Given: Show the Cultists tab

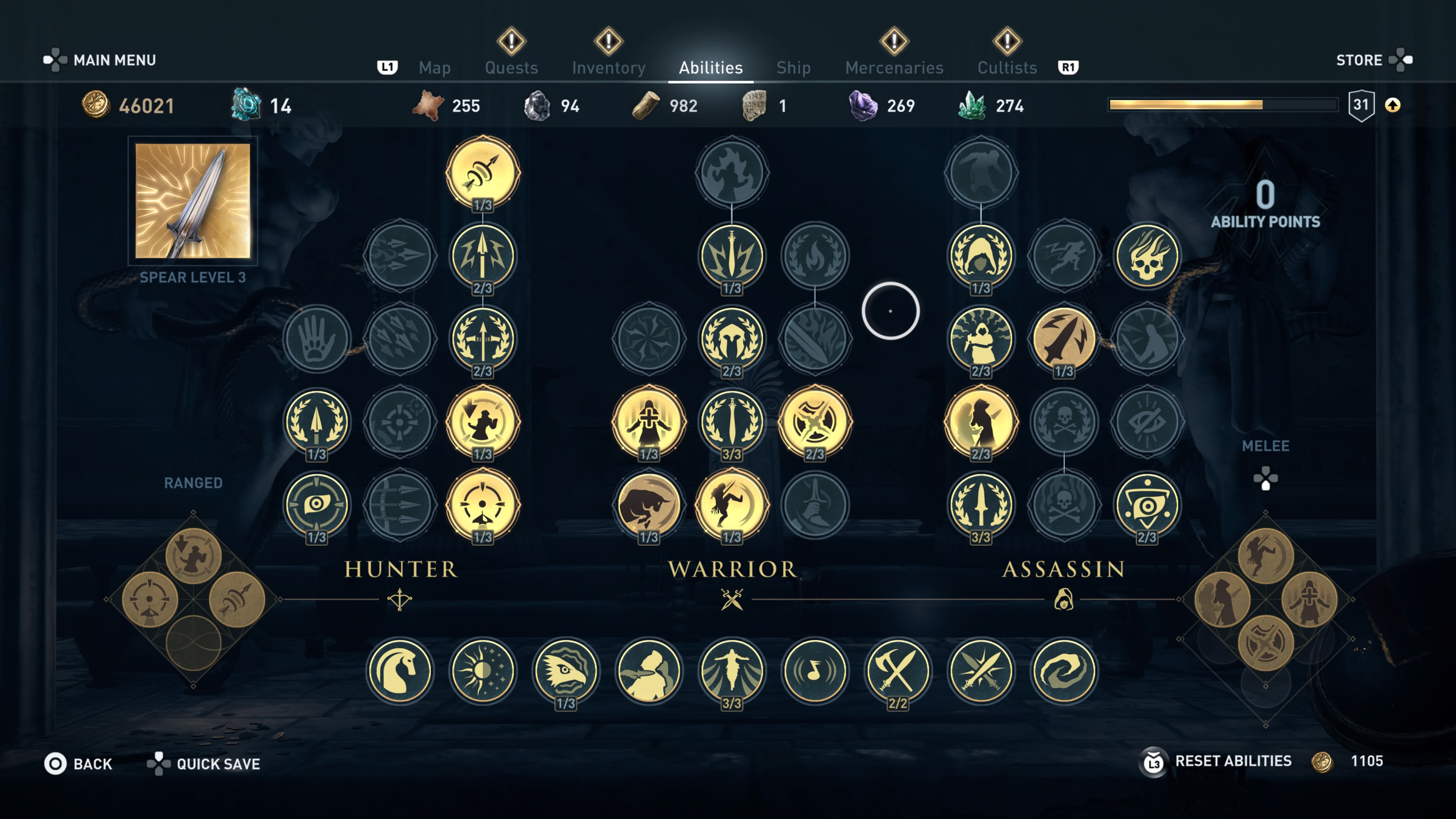Looking at the screenshot, I should click(1007, 68).
